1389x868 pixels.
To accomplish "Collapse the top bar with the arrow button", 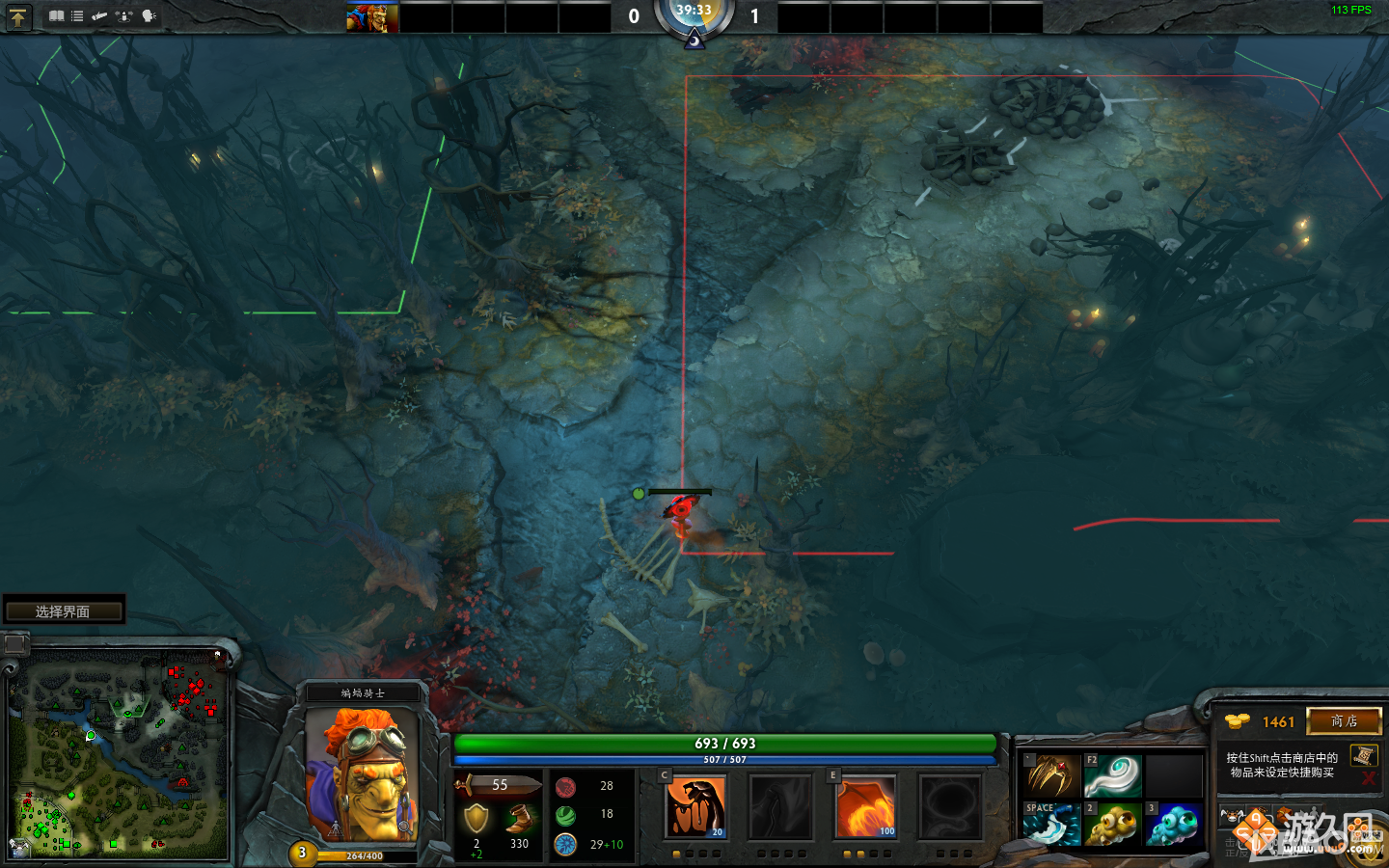I will (19, 16).
